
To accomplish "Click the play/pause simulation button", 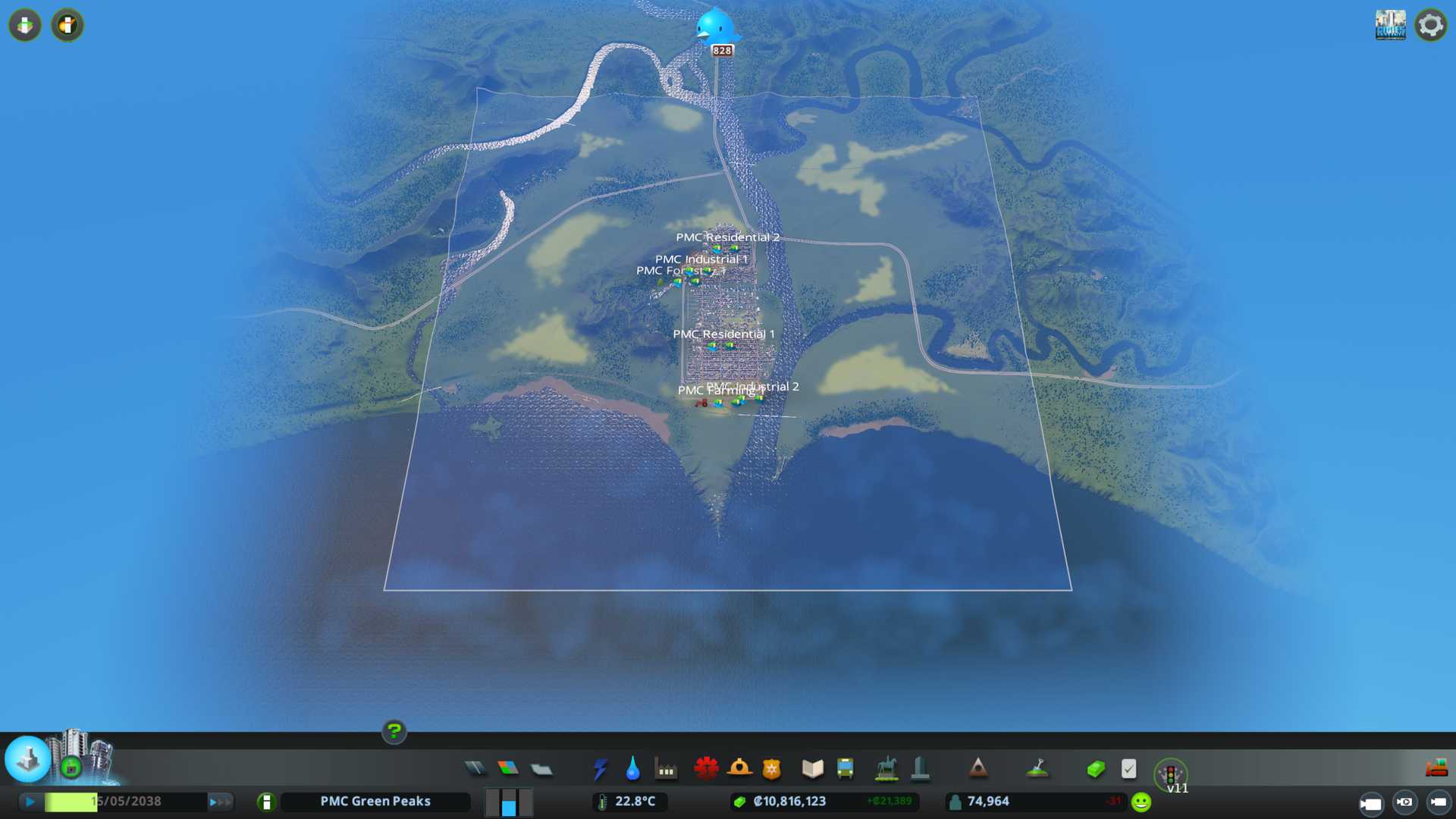I will 30,802.
